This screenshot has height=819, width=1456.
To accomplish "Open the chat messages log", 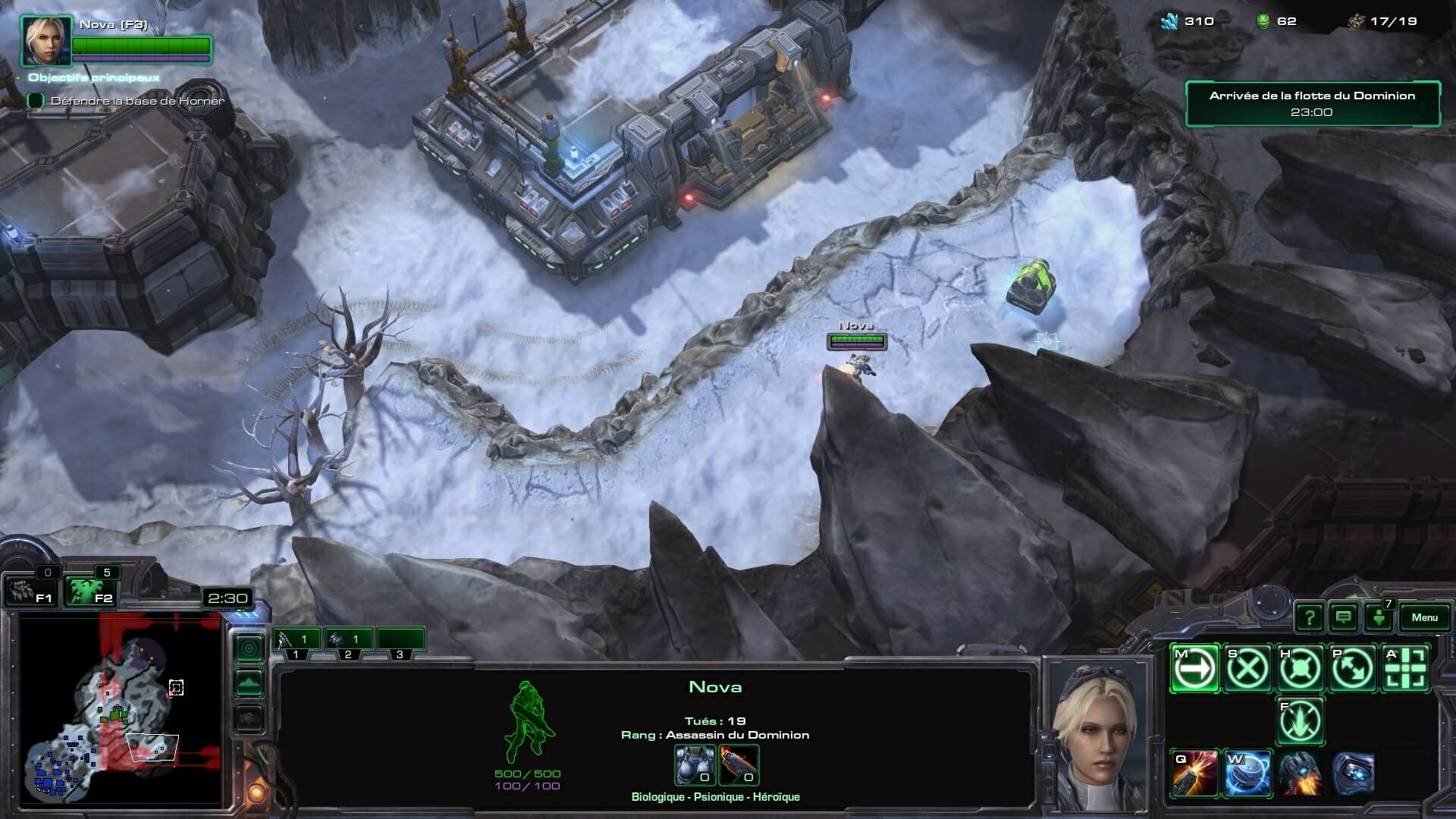I will point(1343,617).
